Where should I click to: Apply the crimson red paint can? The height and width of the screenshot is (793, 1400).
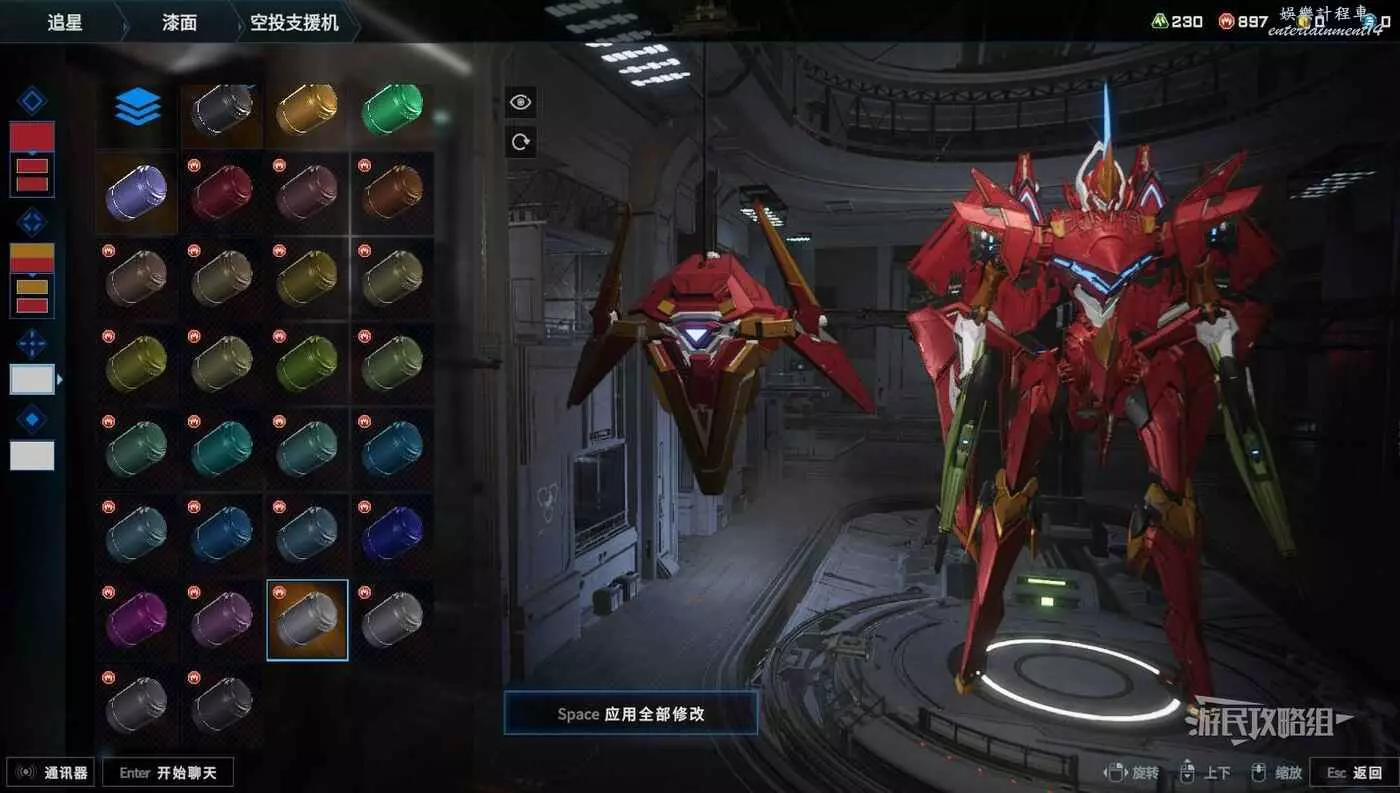click(222, 192)
